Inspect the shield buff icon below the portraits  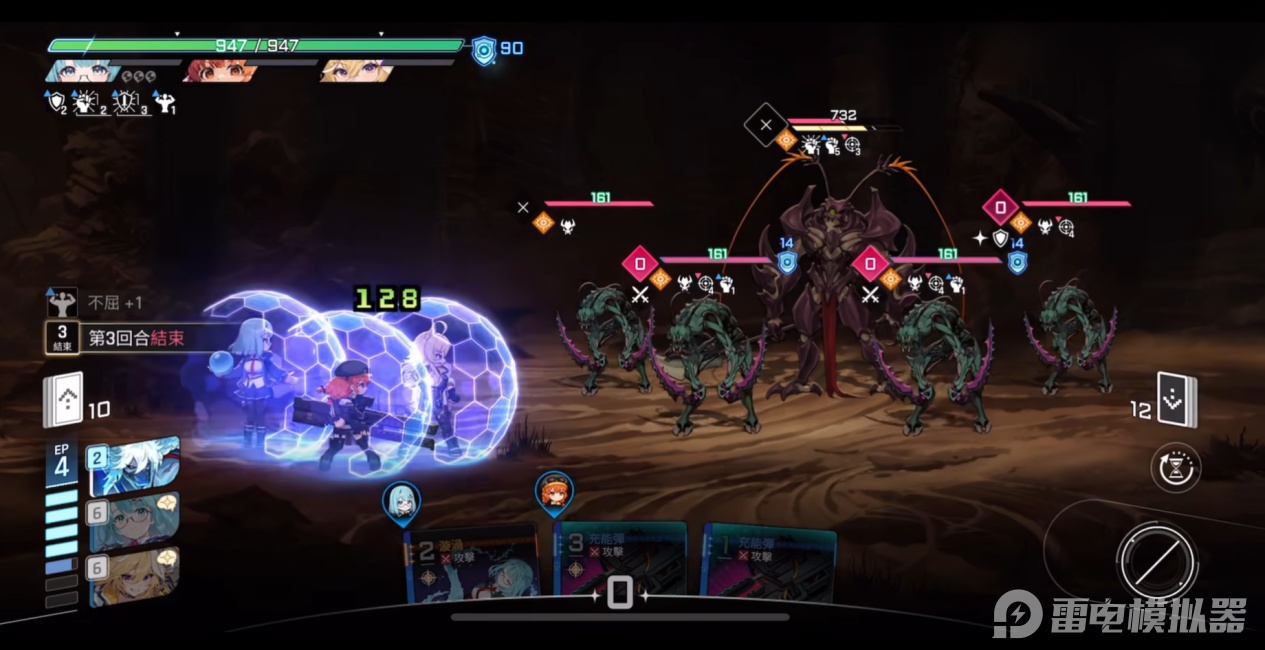click(x=56, y=101)
